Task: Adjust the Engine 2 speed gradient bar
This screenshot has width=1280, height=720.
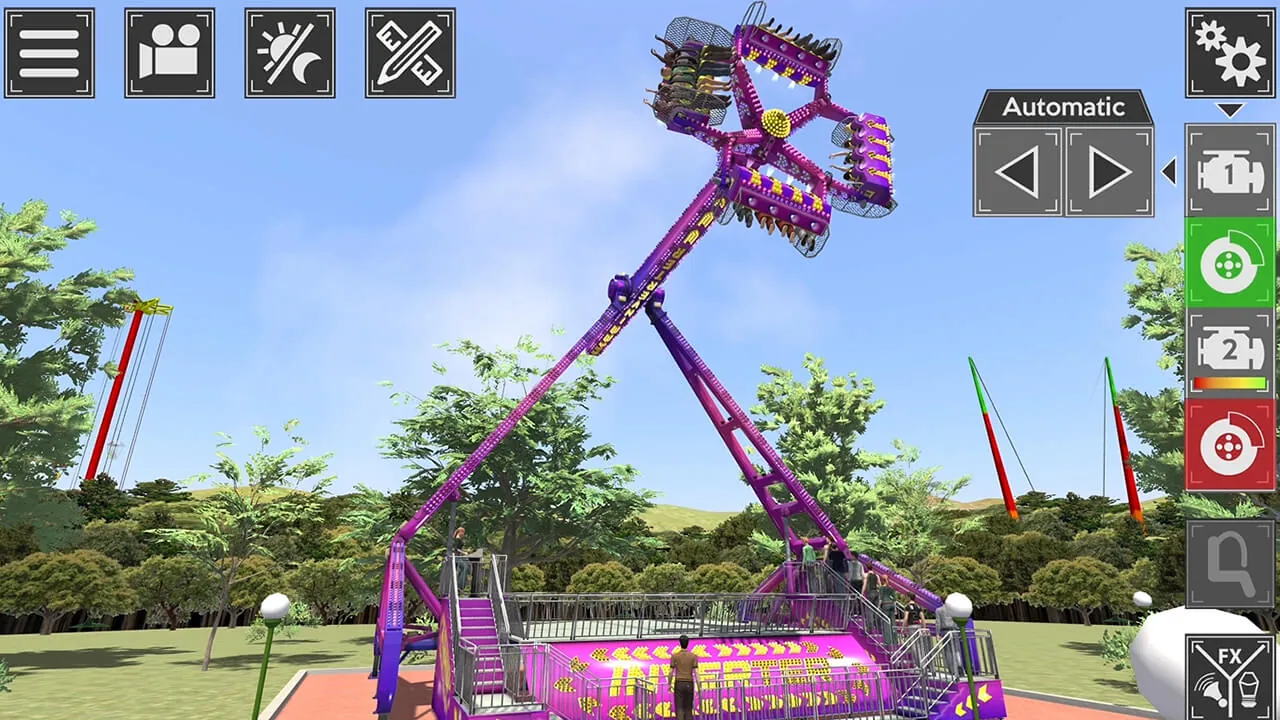Action: (1229, 381)
